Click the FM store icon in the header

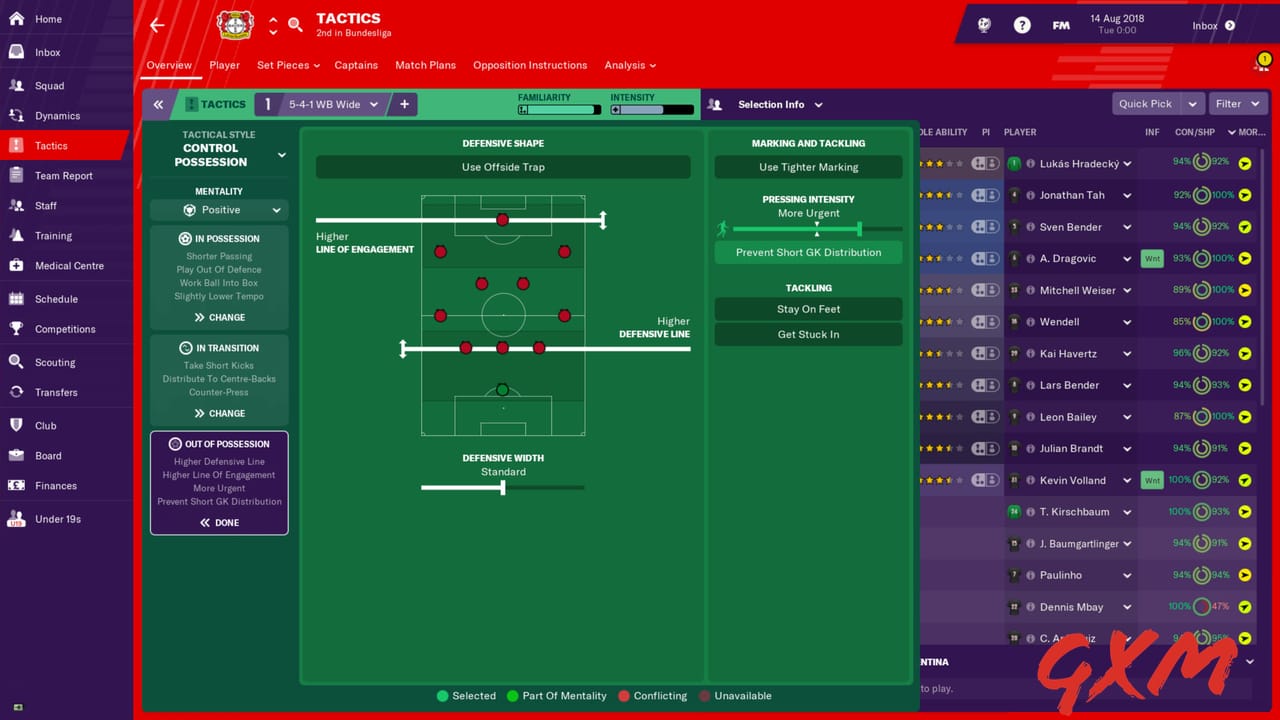[1061, 25]
